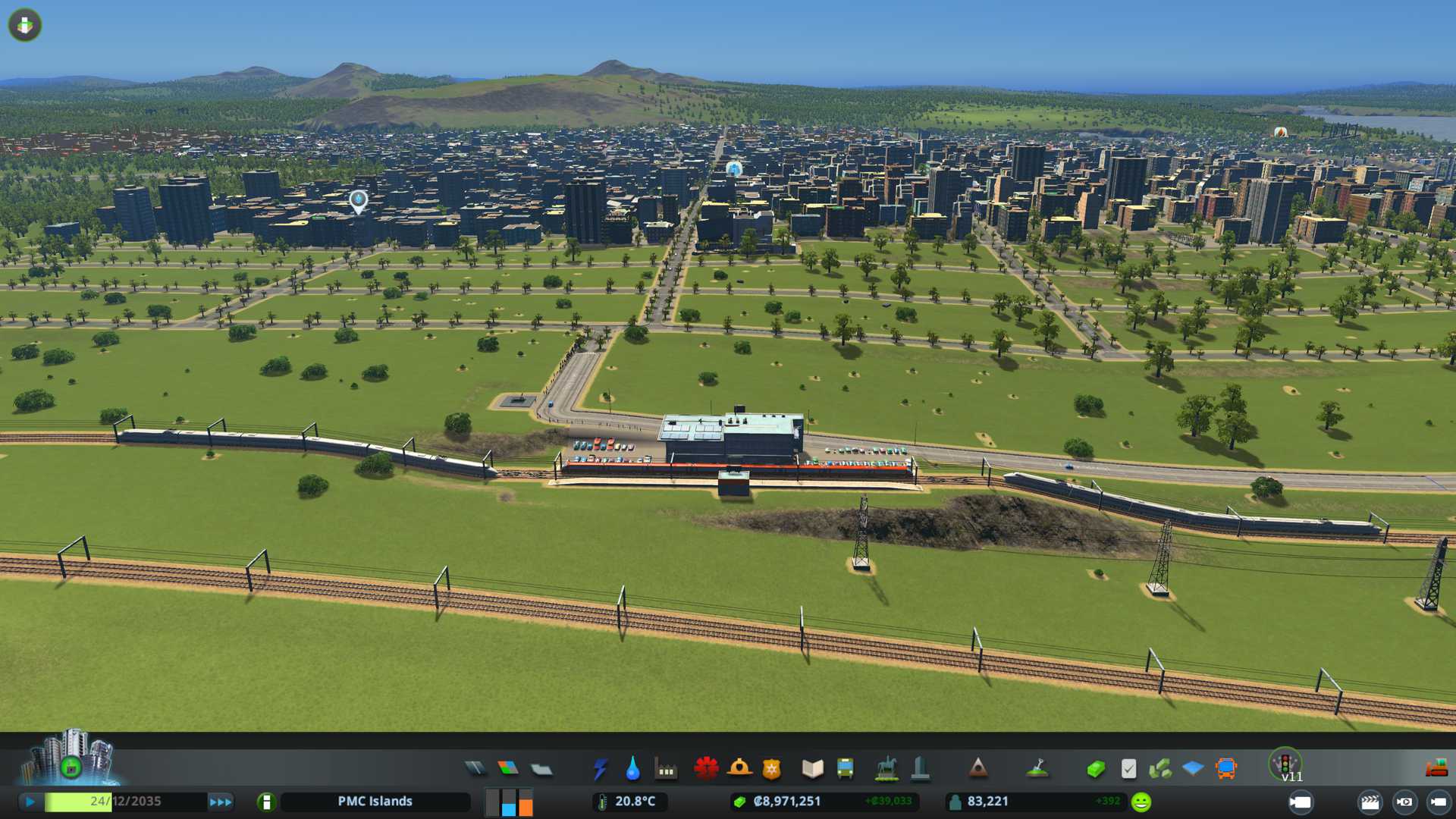
Task: Open the Zoning tool menu
Action: (x=508, y=769)
